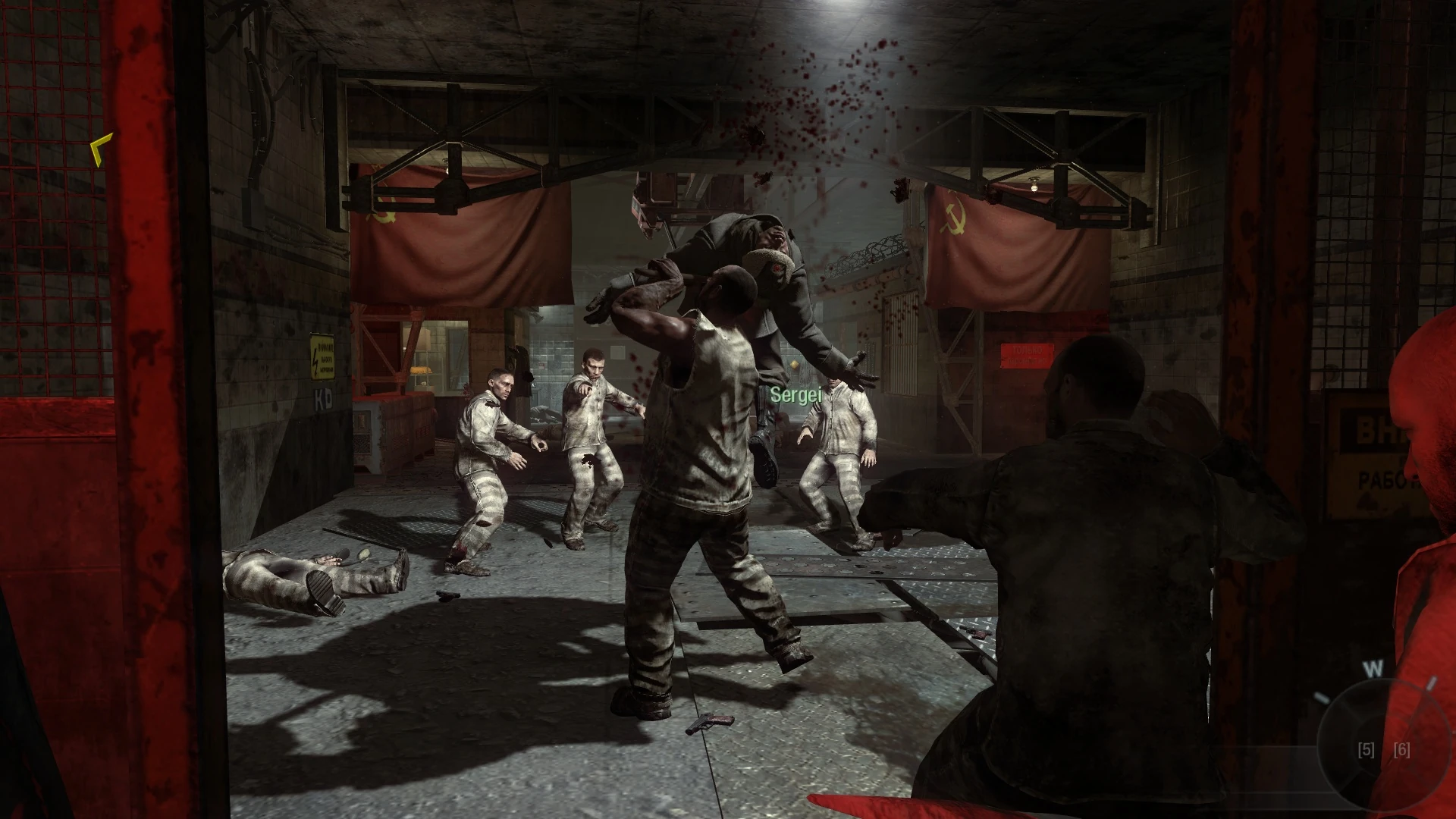Click the KD sign on the left wall
The image size is (1456, 819).
pos(324,397)
